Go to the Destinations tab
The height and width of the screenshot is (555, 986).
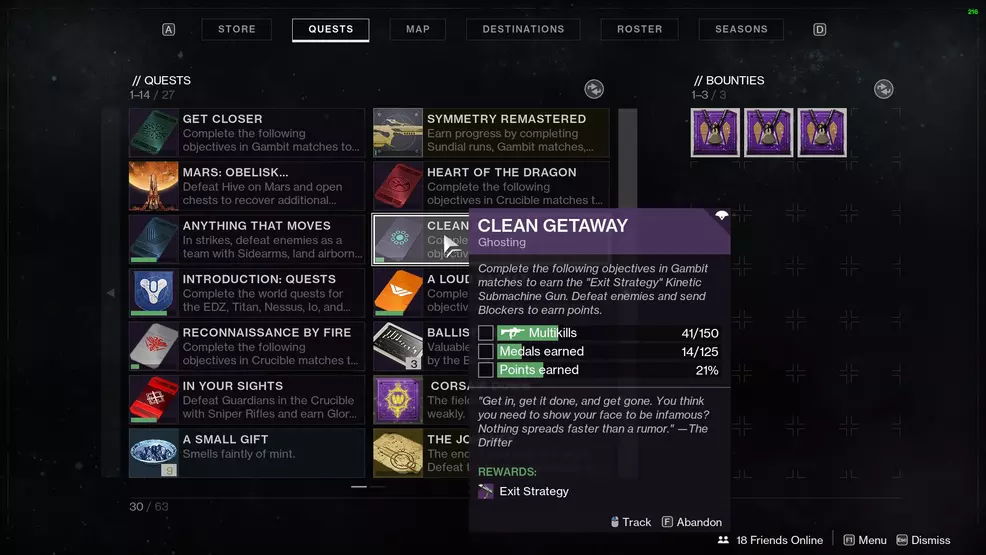[x=523, y=29]
